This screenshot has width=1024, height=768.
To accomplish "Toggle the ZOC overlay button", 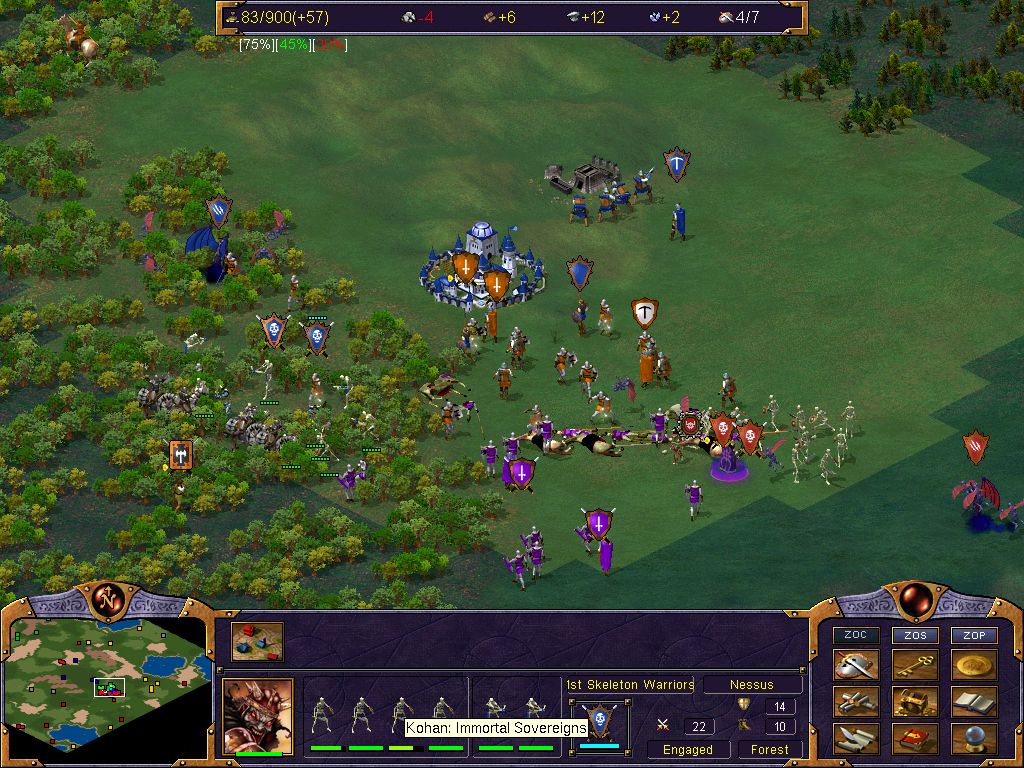I will point(856,635).
